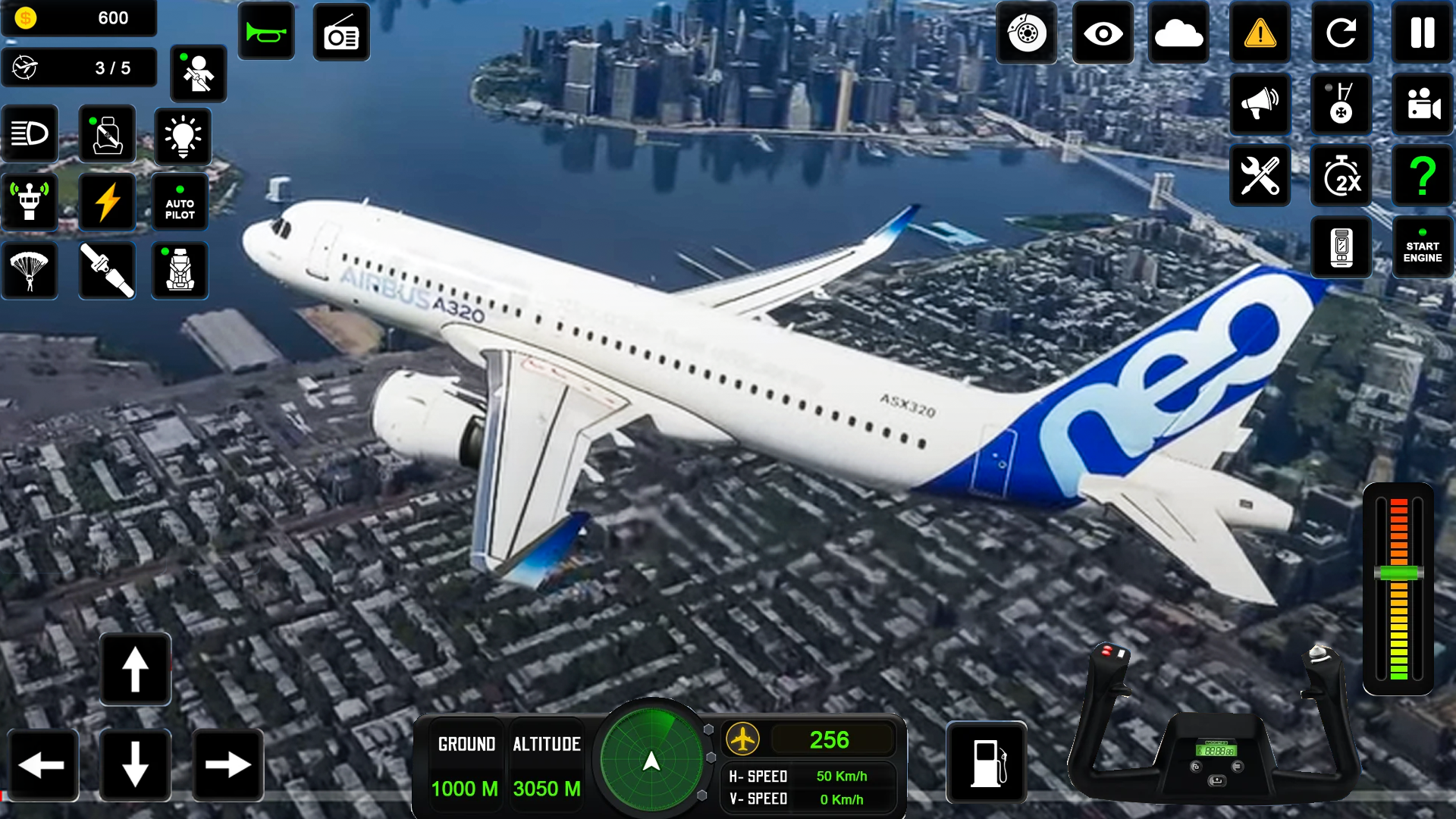Apply the wheel brakes
The image size is (1456, 819).
1027,33
